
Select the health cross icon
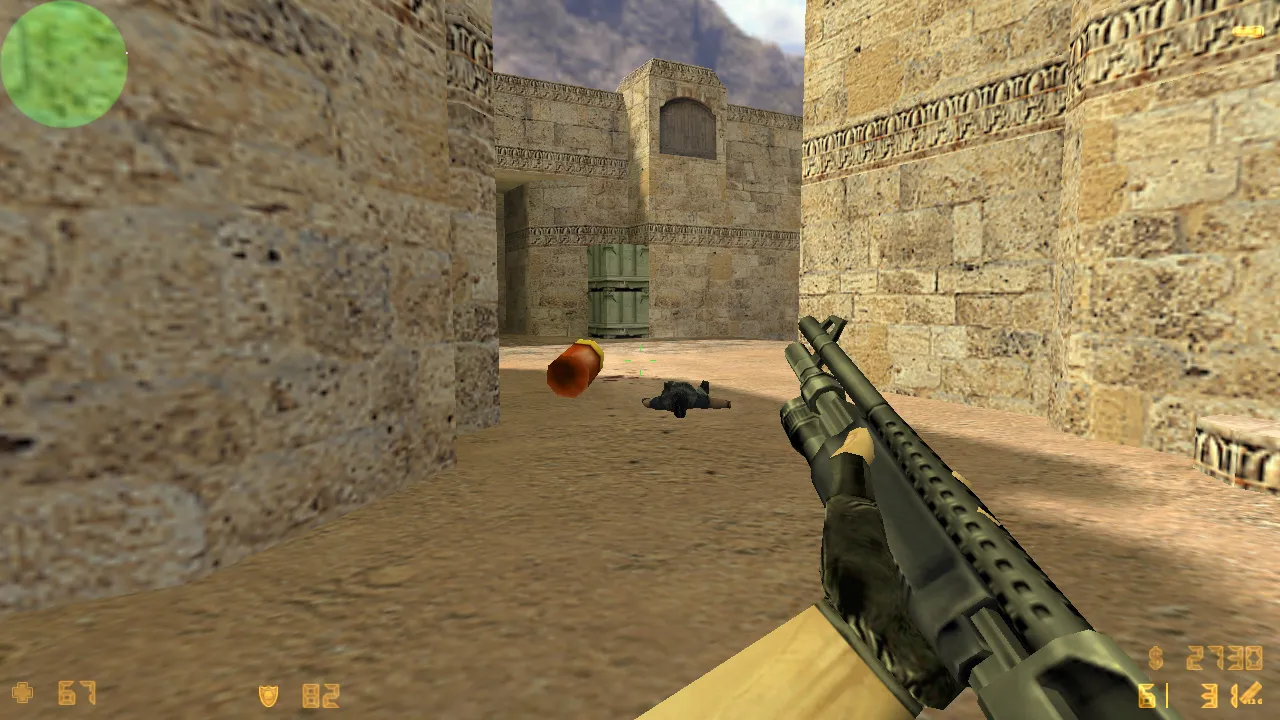pos(22,693)
